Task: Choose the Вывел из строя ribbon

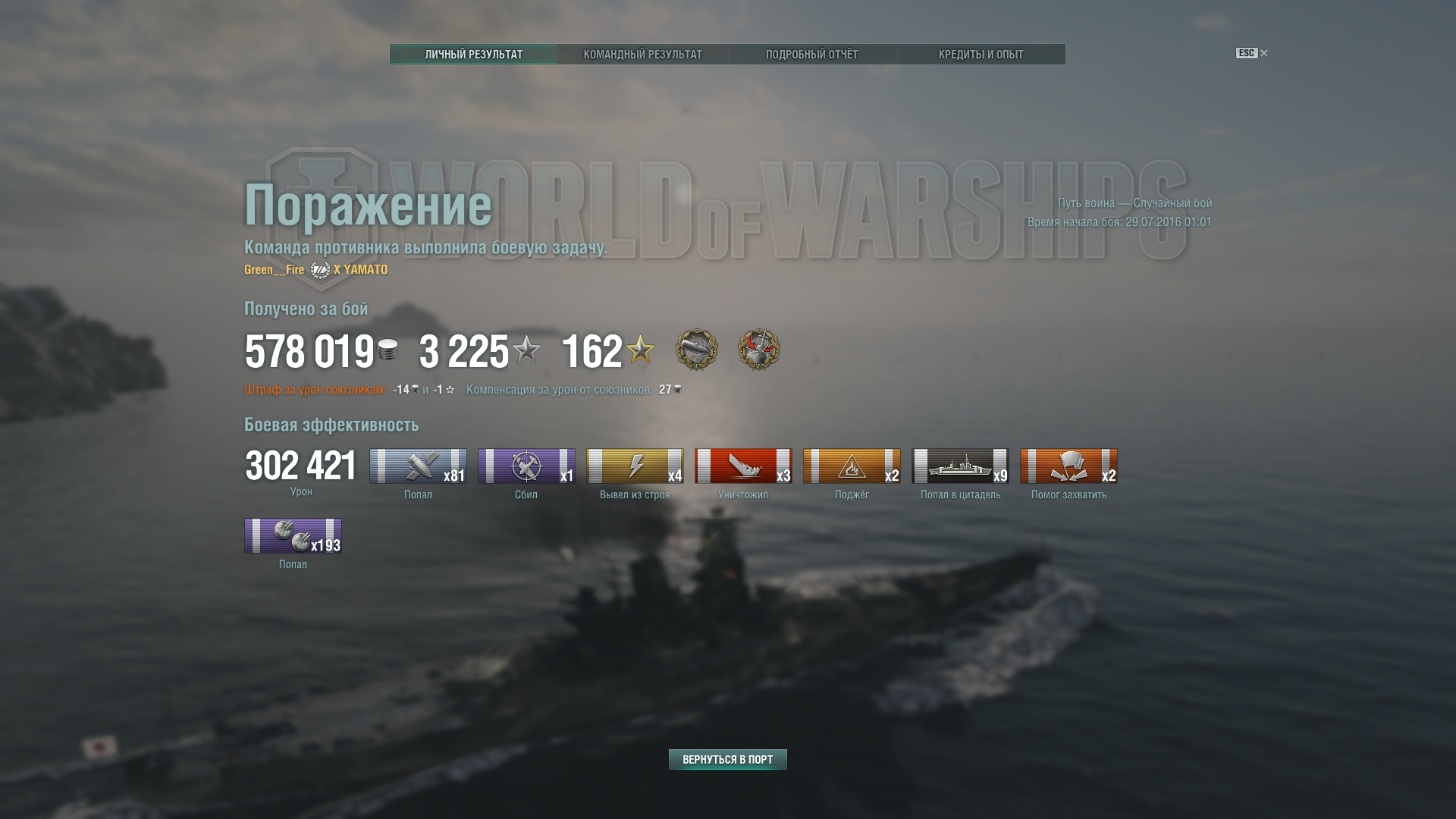Action: tap(635, 466)
